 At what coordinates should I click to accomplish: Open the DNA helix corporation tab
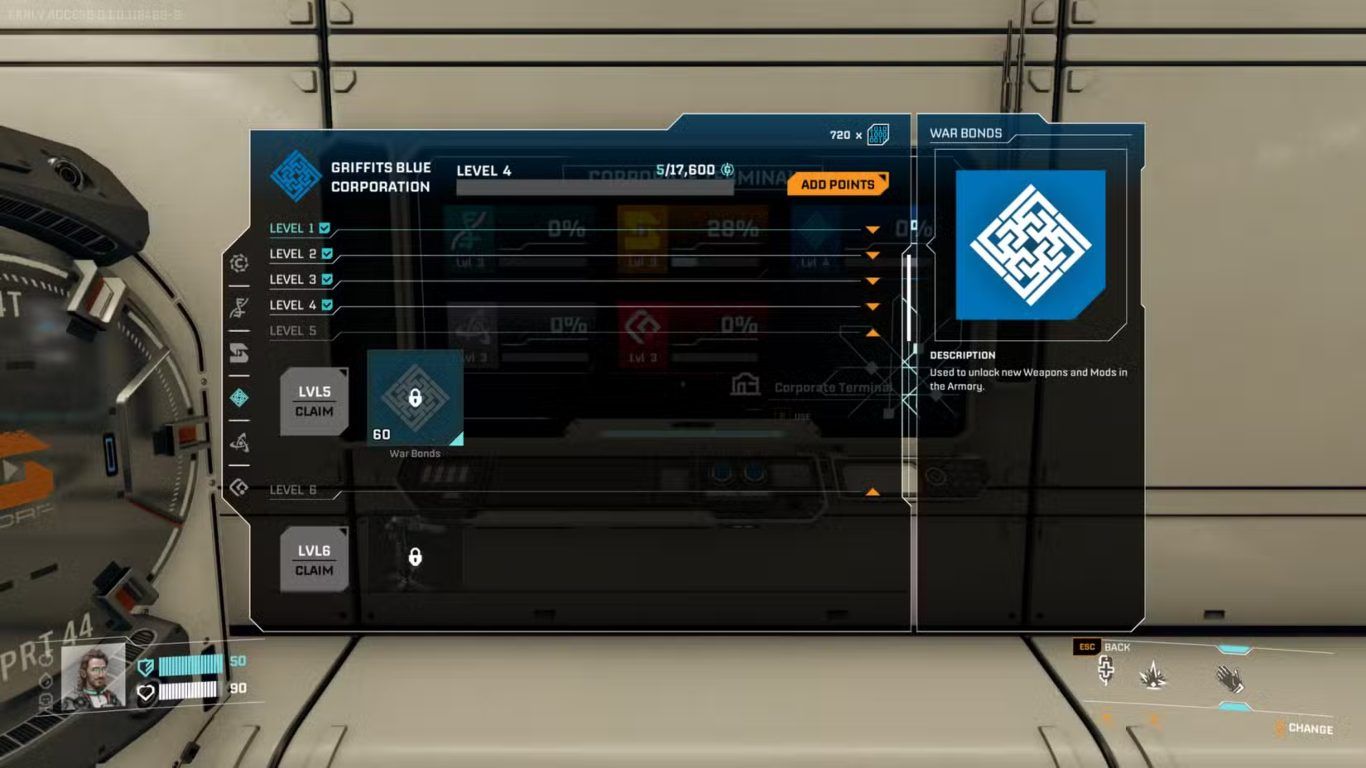239,308
